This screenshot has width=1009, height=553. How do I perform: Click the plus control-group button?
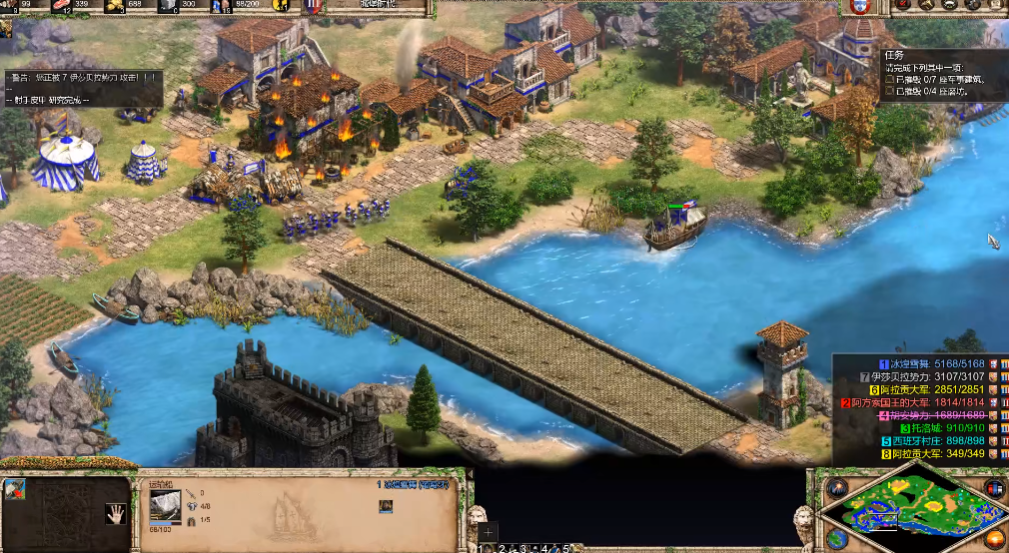(487, 533)
